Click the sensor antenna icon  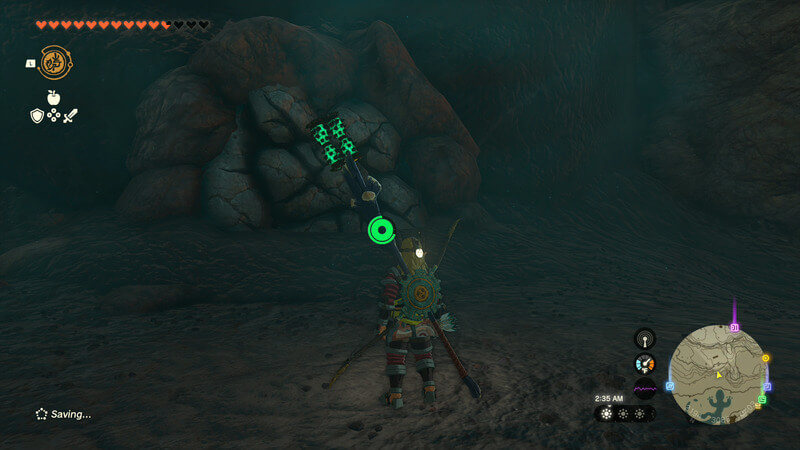click(x=645, y=339)
